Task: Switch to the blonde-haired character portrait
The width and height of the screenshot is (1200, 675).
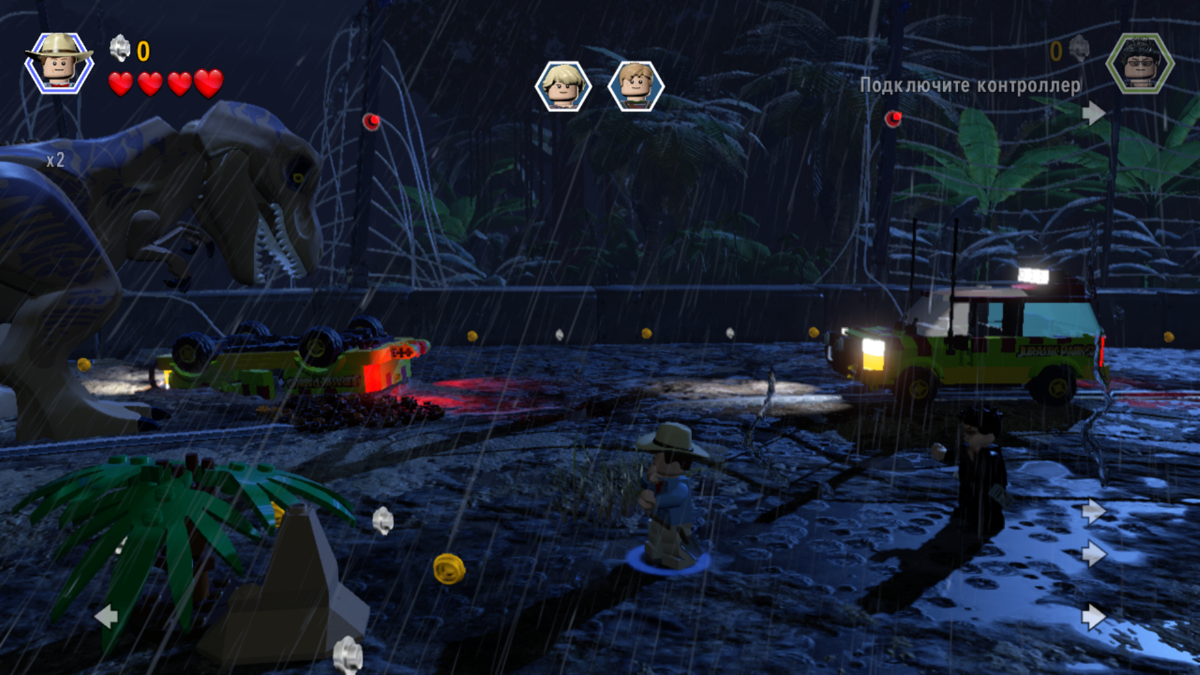Action: (x=563, y=86)
